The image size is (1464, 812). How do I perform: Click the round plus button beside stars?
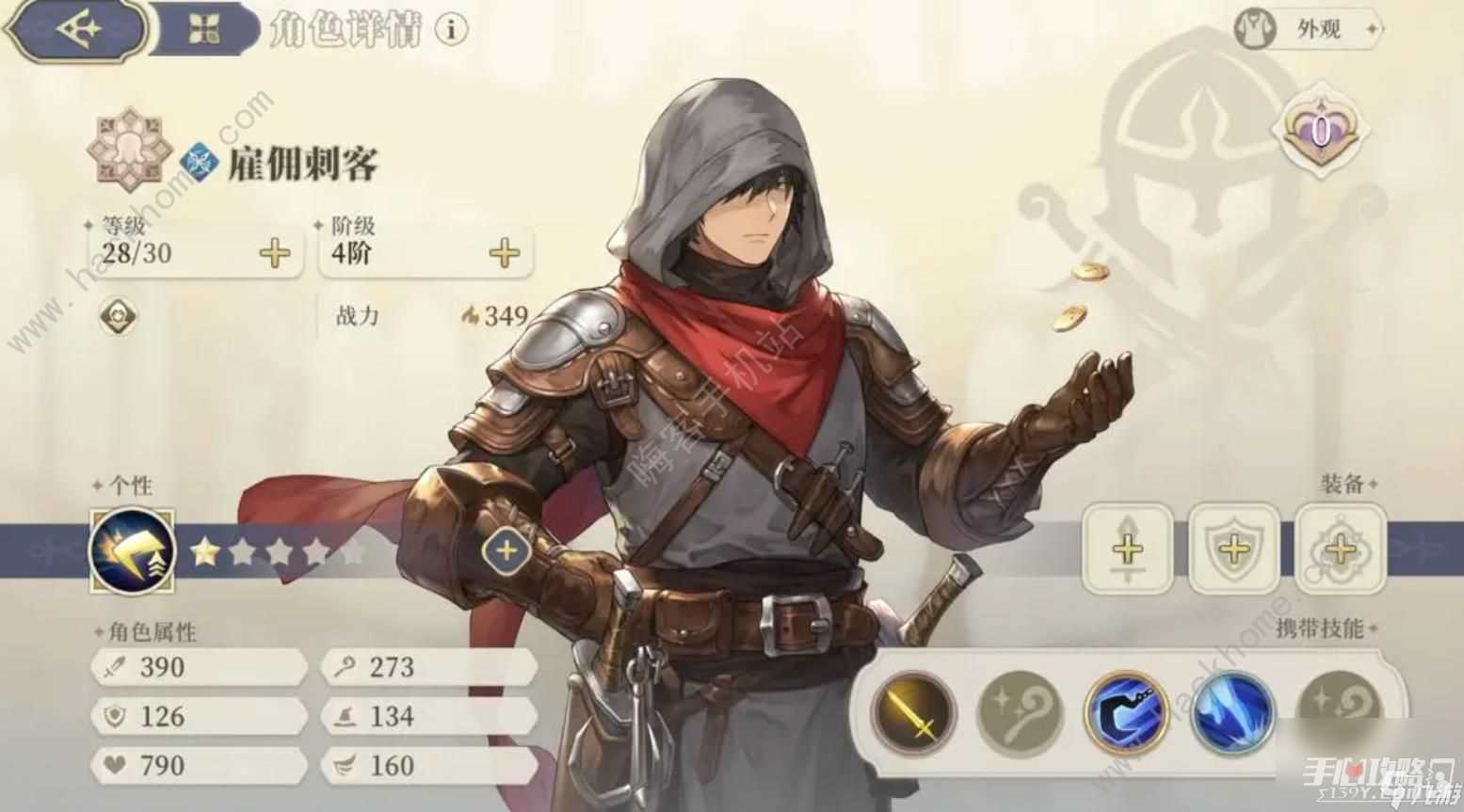(507, 549)
